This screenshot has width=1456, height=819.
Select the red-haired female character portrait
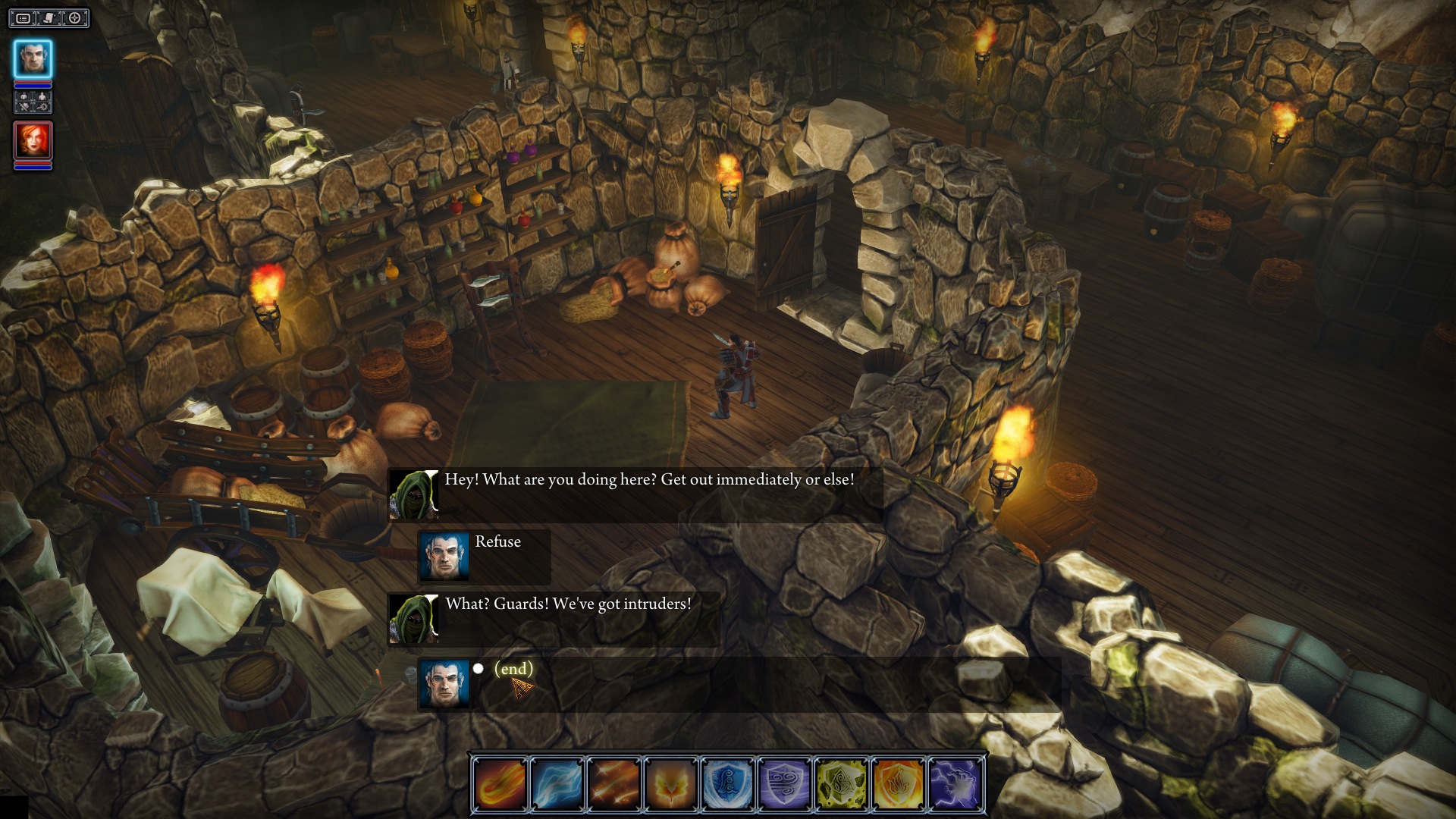click(33, 140)
